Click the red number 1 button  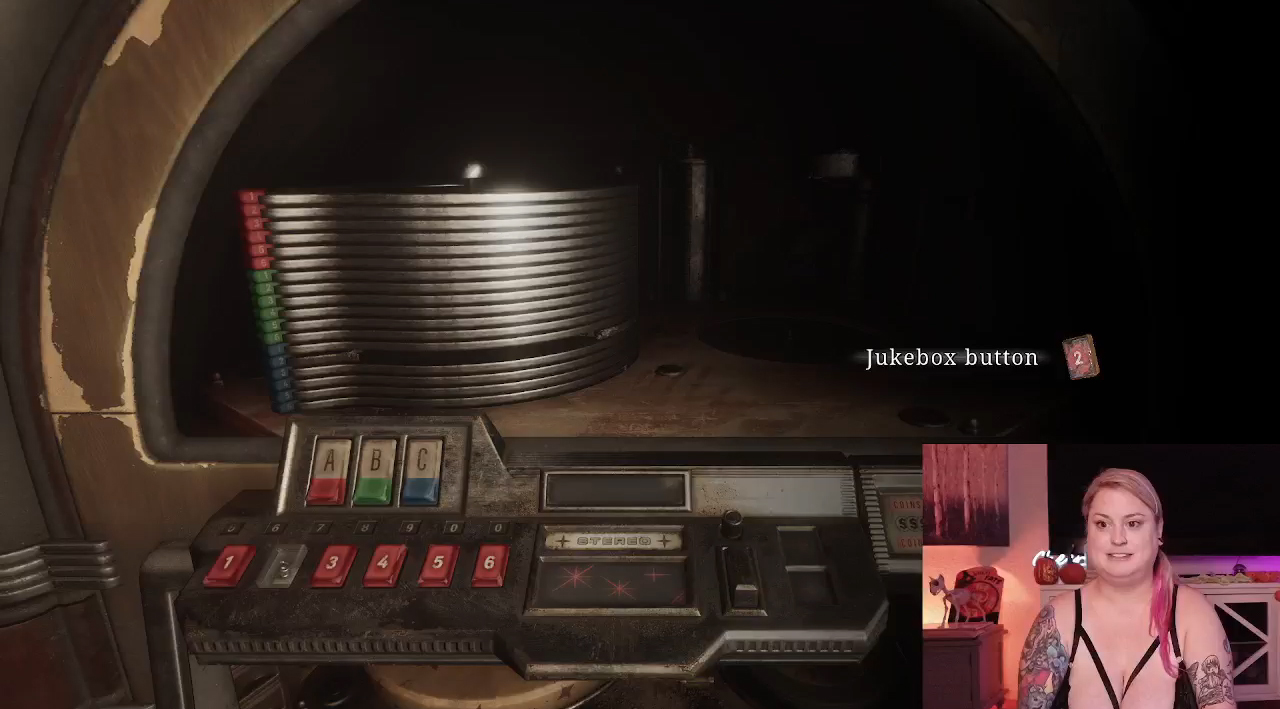click(229, 565)
